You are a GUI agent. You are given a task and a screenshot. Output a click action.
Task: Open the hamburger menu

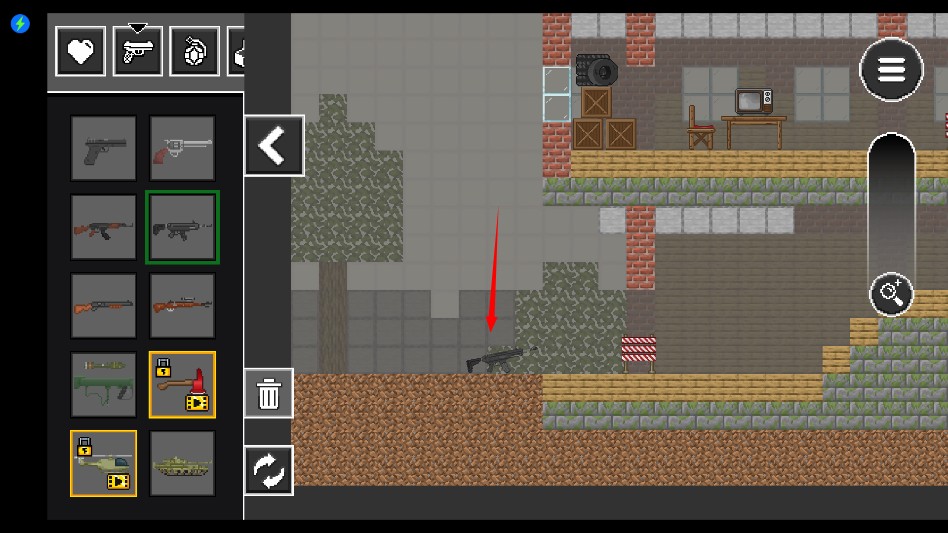pyautogui.click(x=891, y=70)
